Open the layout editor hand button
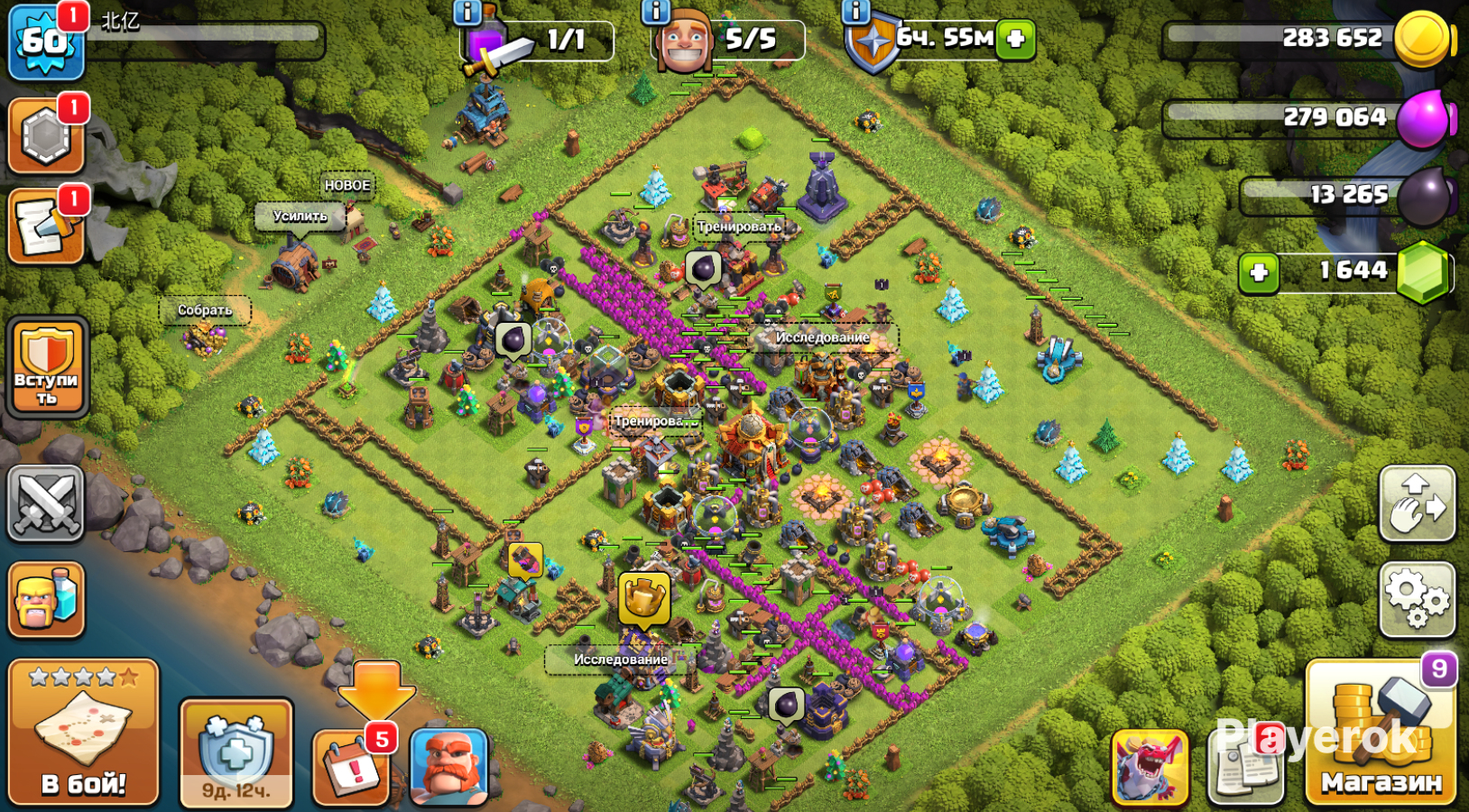Screen dimensions: 1469x812 pyautogui.click(x=1417, y=503)
